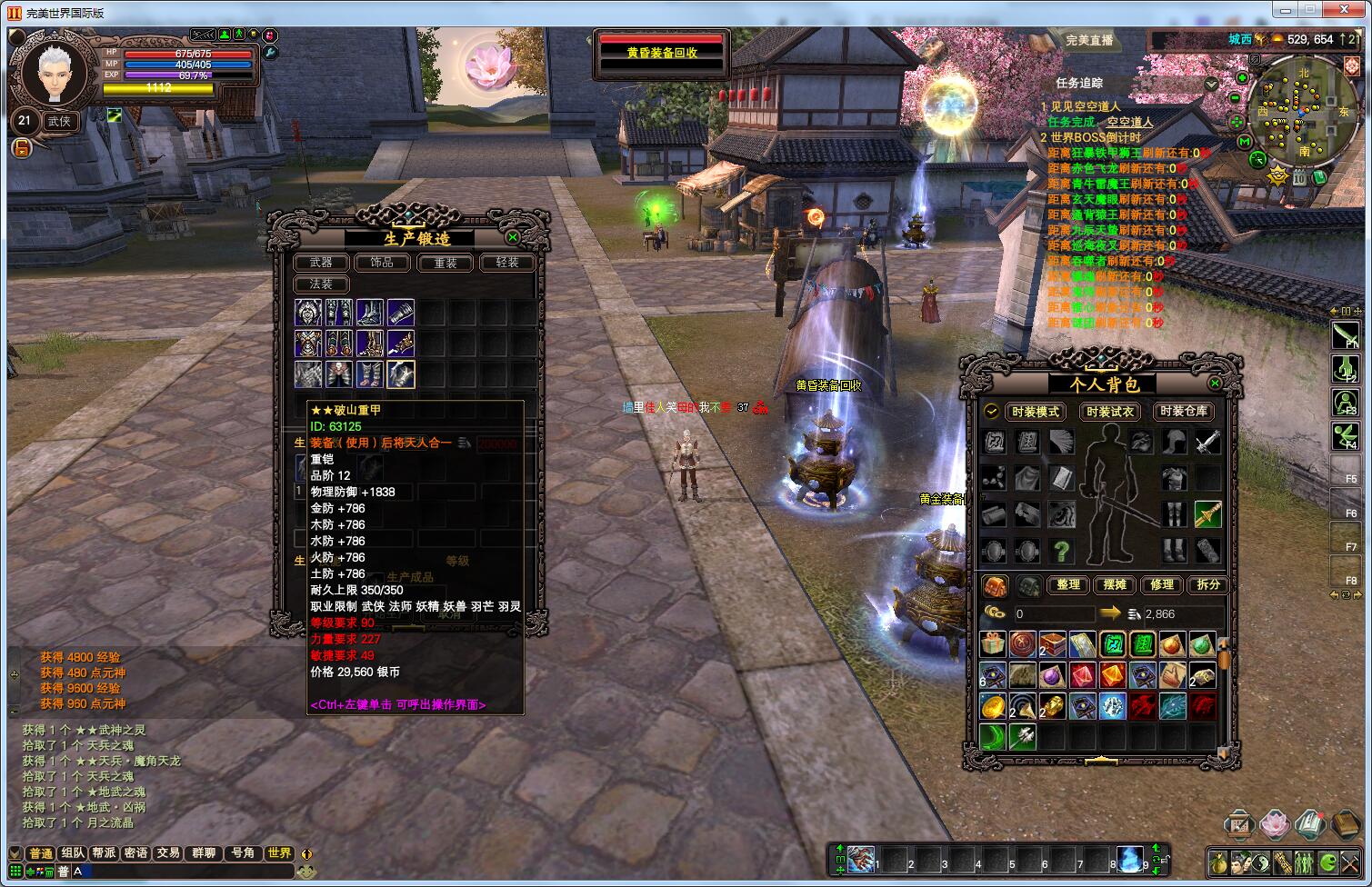Select the 轻装 crafting tab
Image resolution: width=1372 pixels, height=887 pixels.
click(506, 263)
